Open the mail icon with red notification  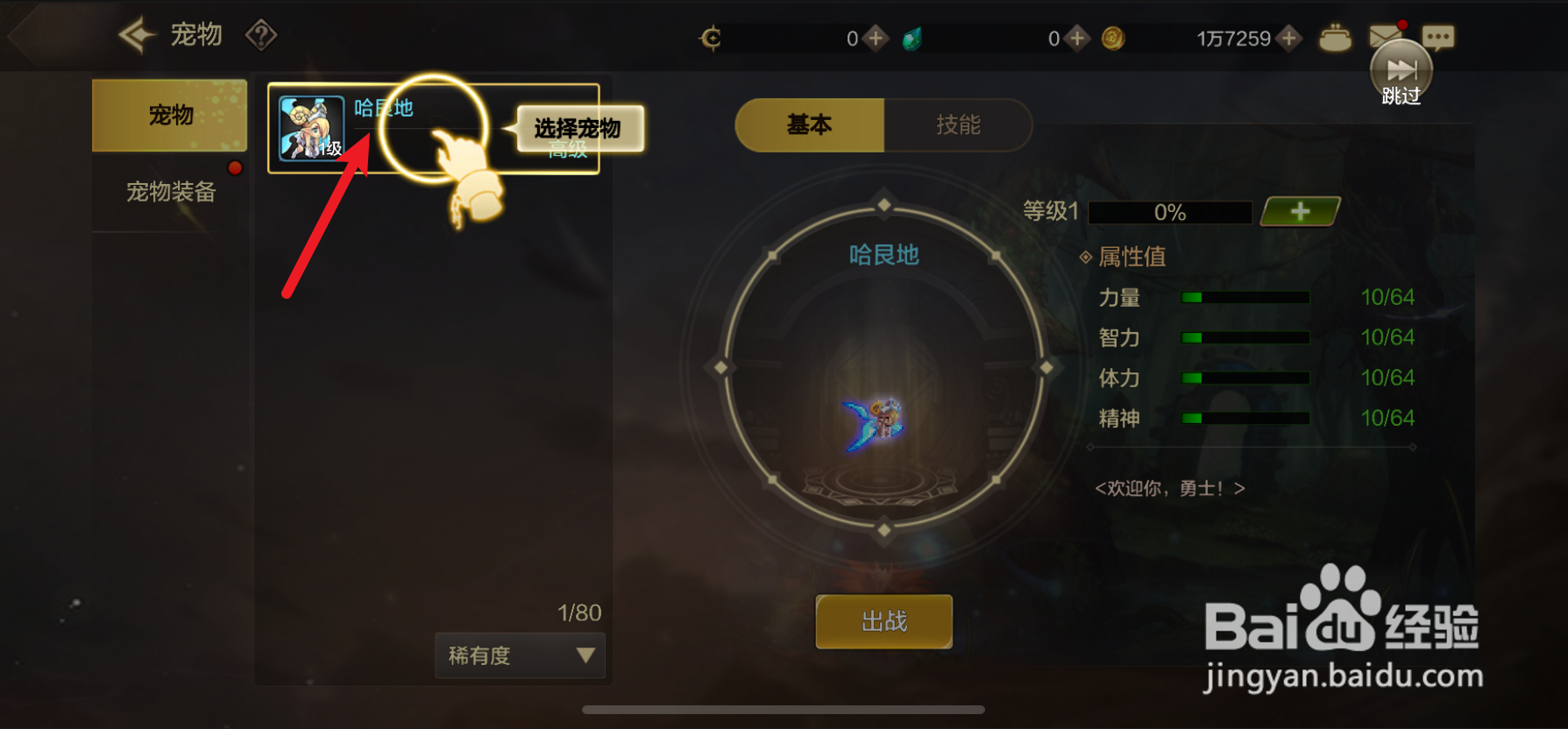coord(1385,37)
